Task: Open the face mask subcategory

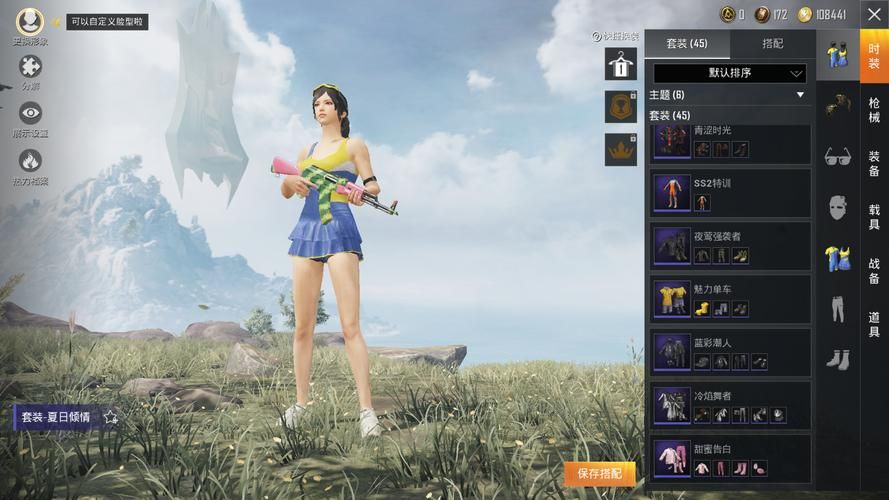Action: [837, 208]
